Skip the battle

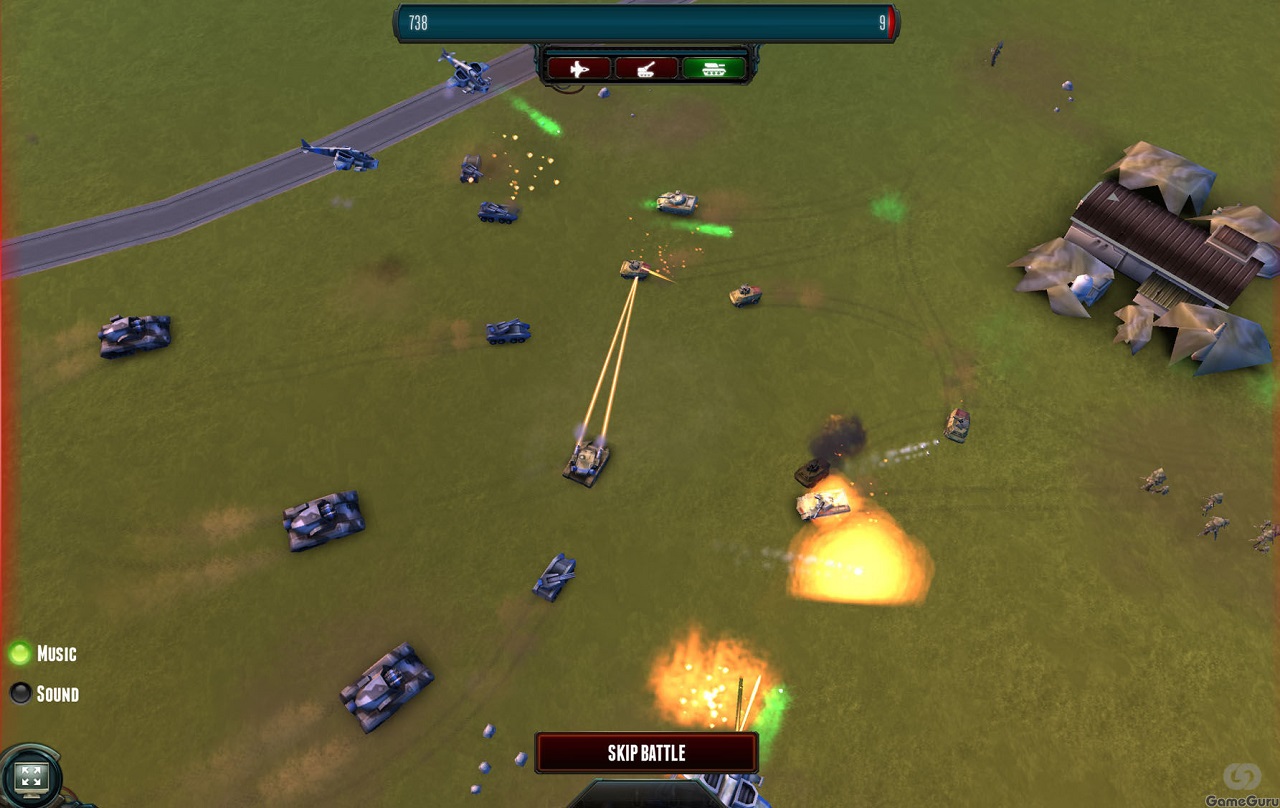point(646,753)
